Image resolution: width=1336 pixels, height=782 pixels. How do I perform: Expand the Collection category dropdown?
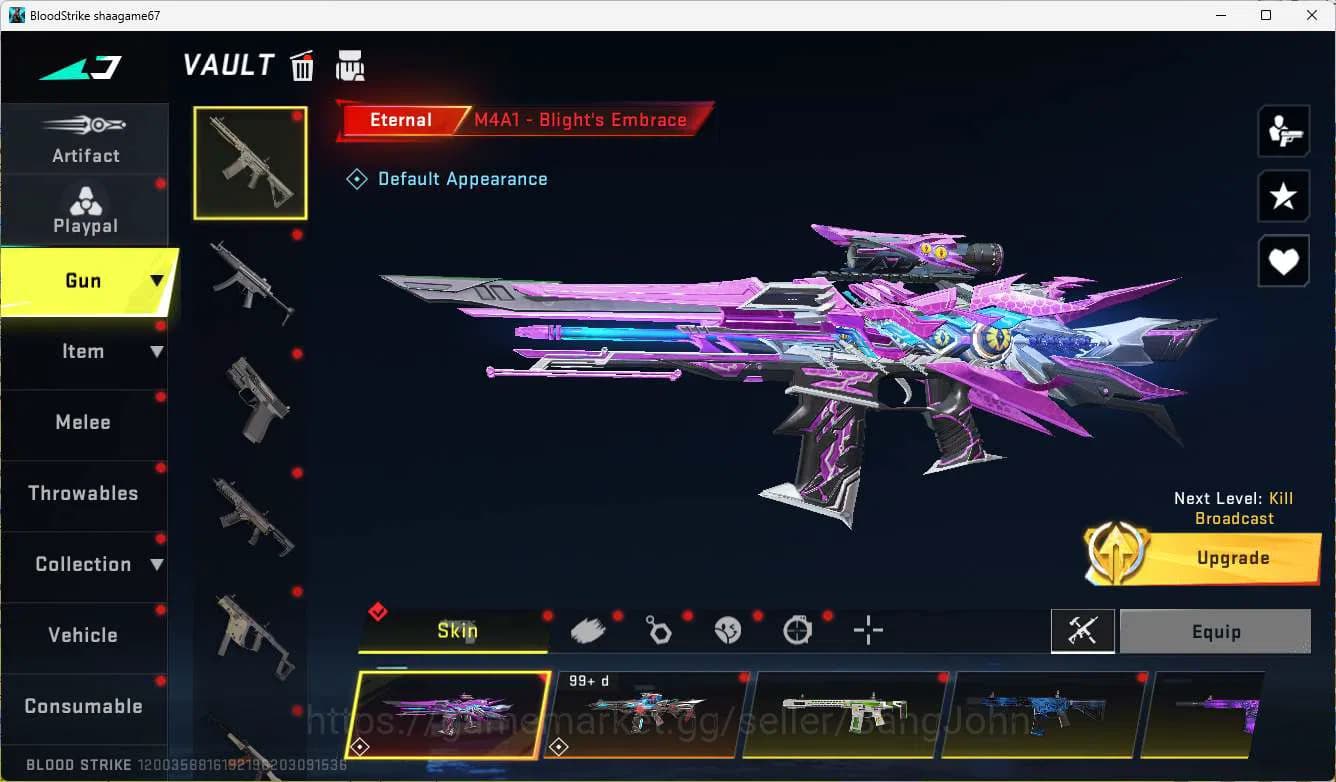pyautogui.click(x=155, y=564)
